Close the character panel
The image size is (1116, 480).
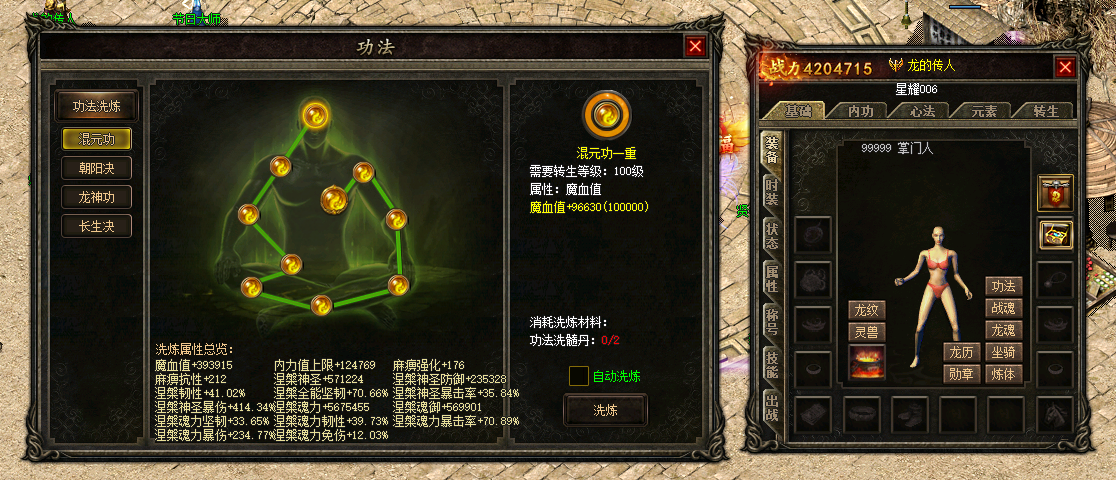pyautogui.click(x=1066, y=67)
